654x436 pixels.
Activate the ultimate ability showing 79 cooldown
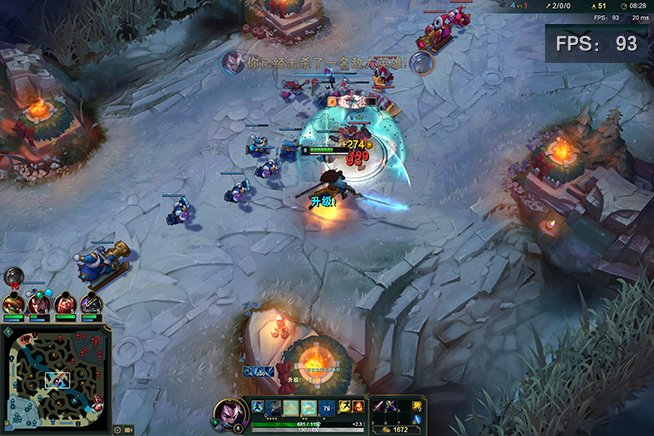324,407
